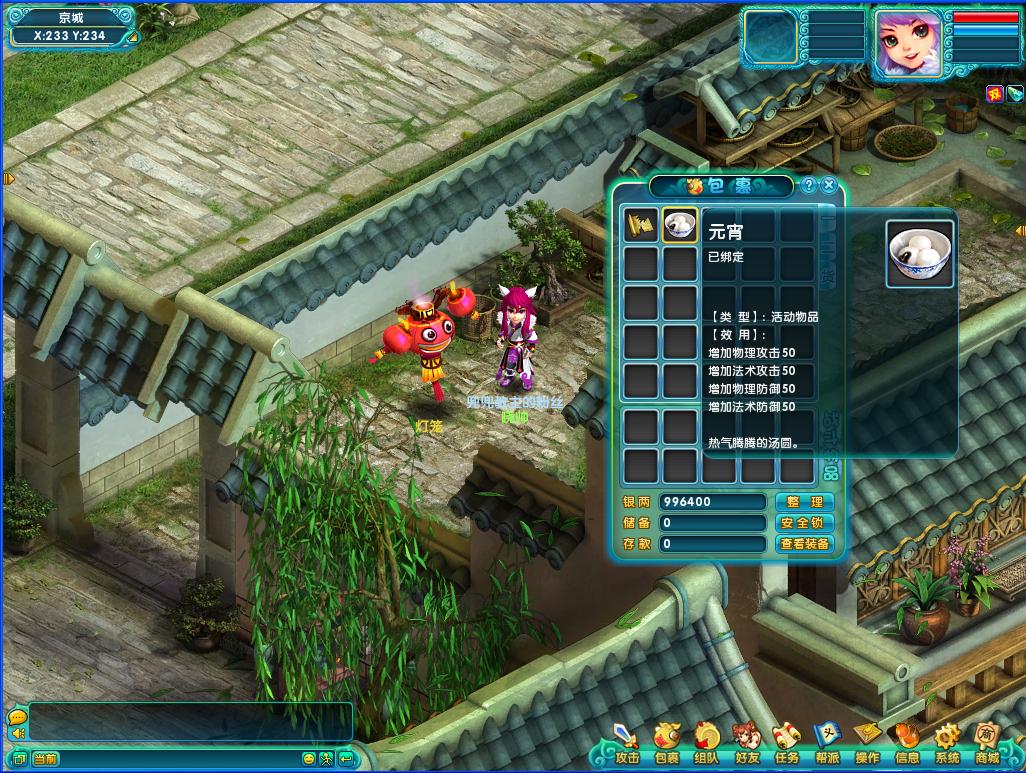Select the golden item in first bag slot
1026x773 pixels.
[x=641, y=225]
